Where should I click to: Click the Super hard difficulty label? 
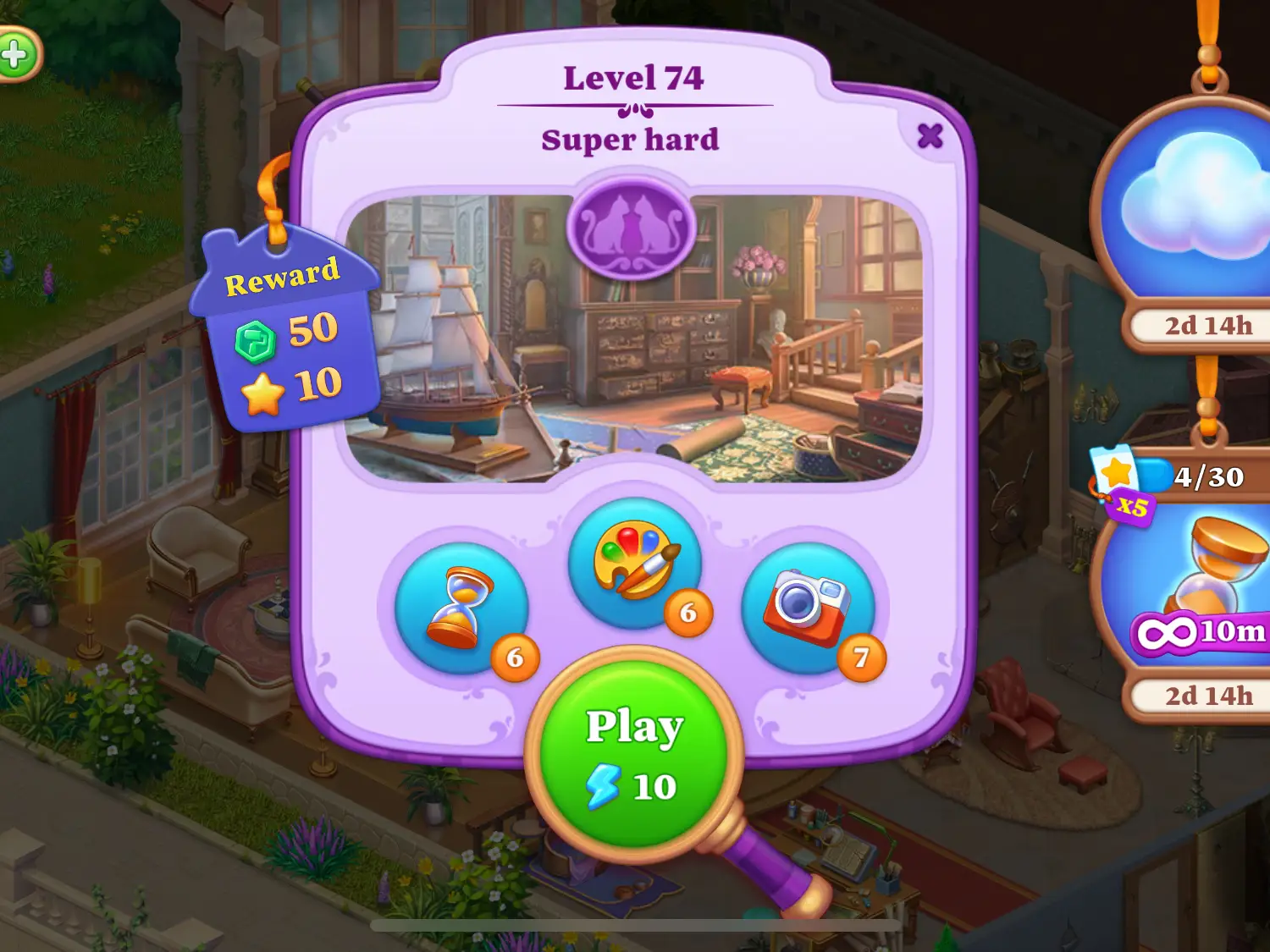632,140
